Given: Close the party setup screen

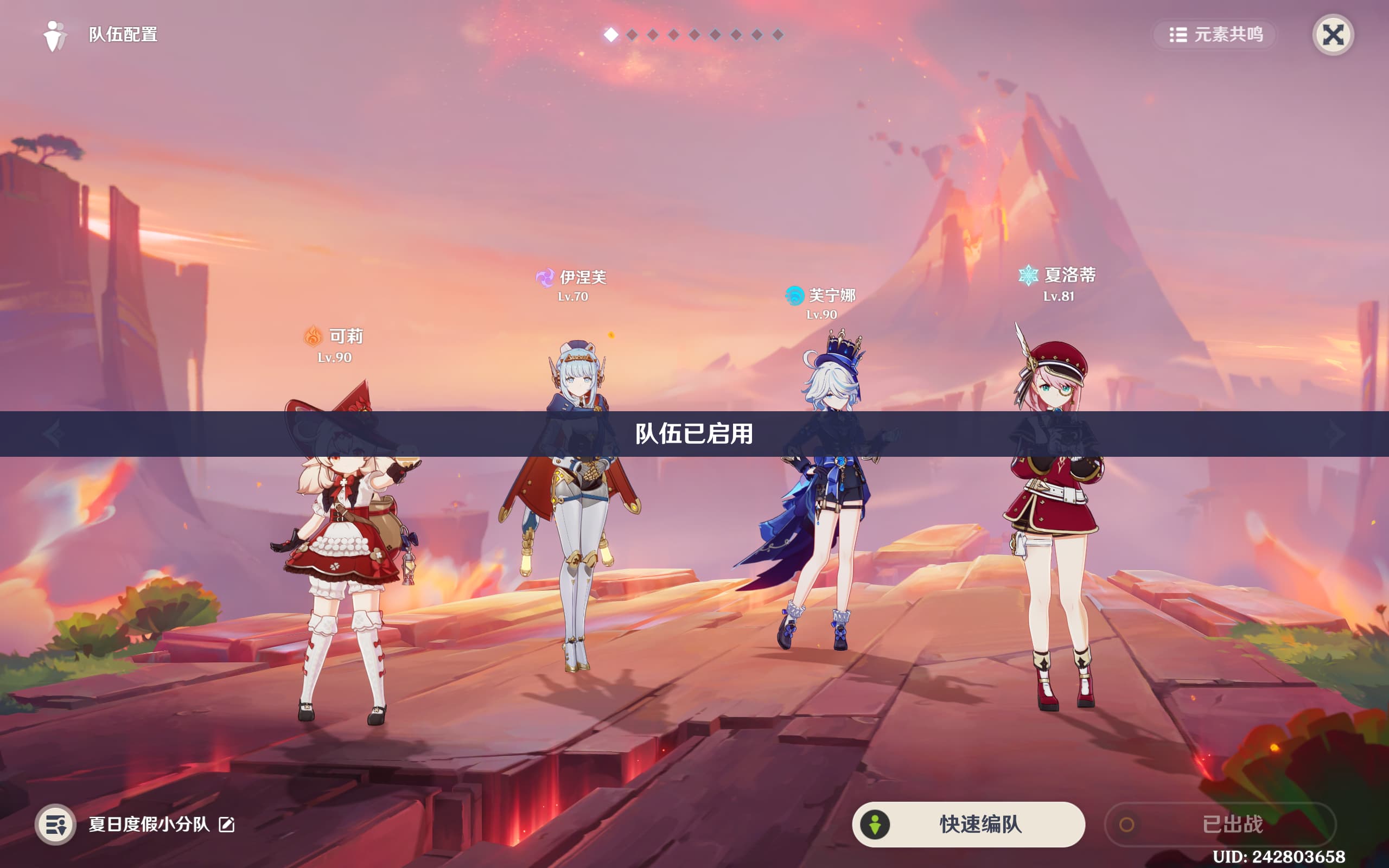Looking at the screenshot, I should [1332, 35].
